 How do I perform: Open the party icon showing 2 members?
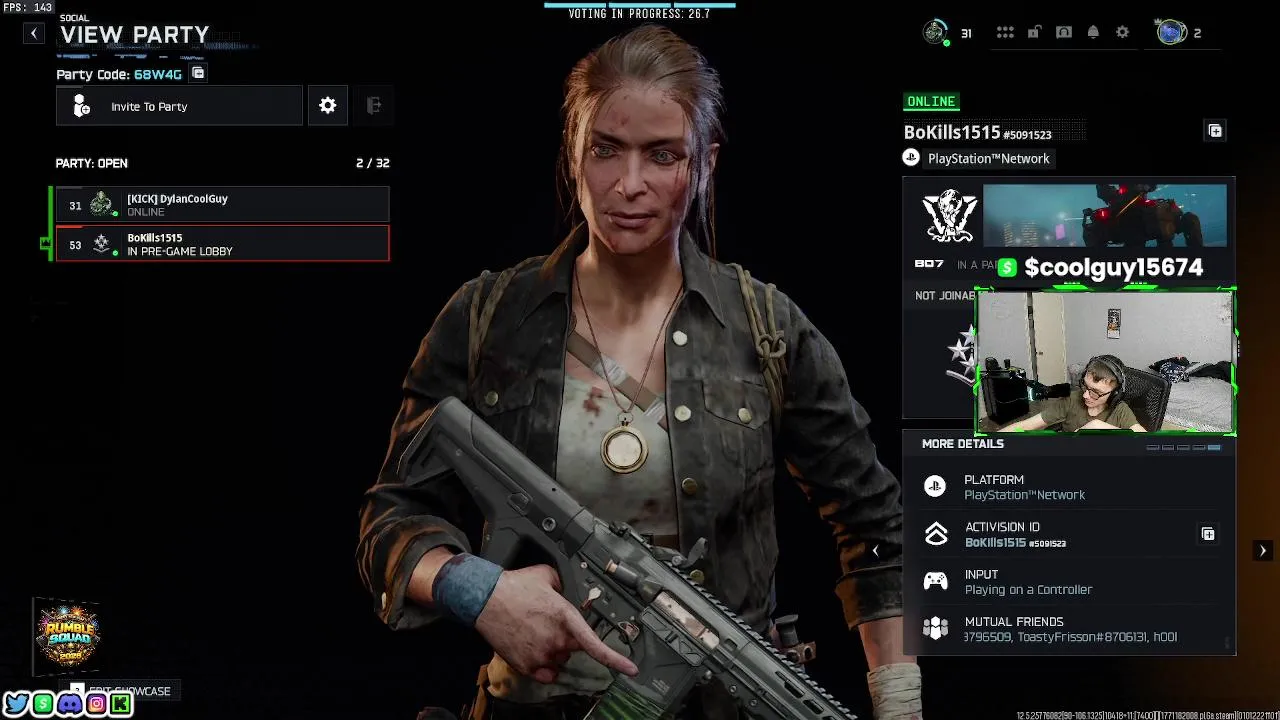tap(1172, 33)
